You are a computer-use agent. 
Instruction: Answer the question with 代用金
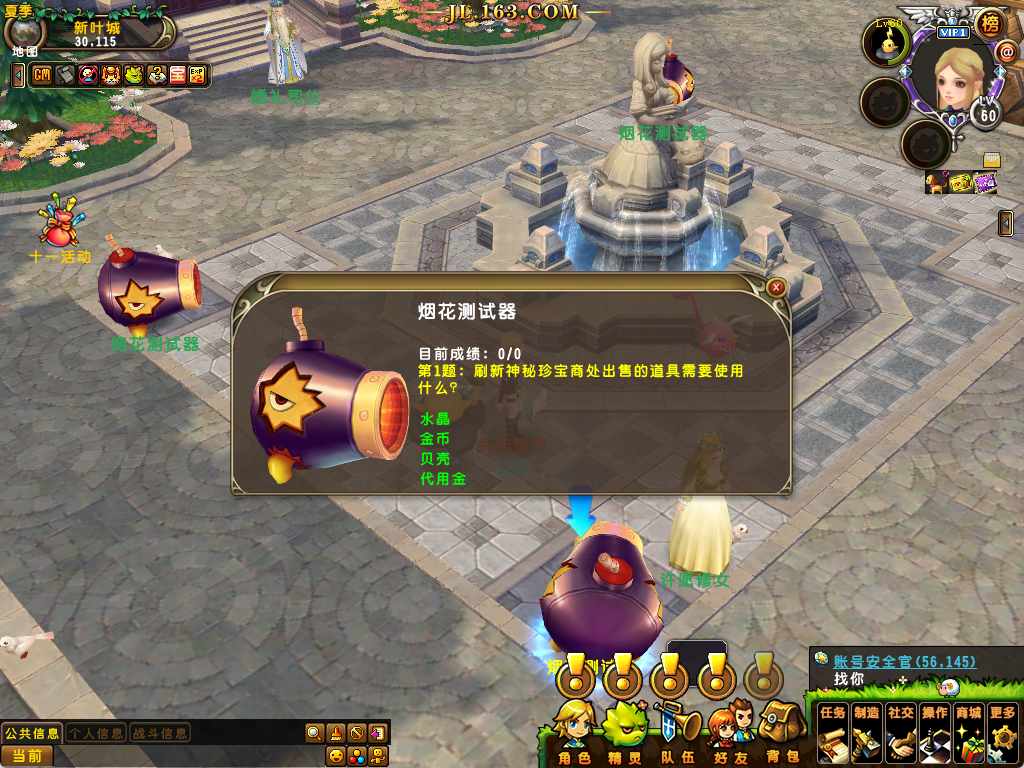tap(443, 479)
